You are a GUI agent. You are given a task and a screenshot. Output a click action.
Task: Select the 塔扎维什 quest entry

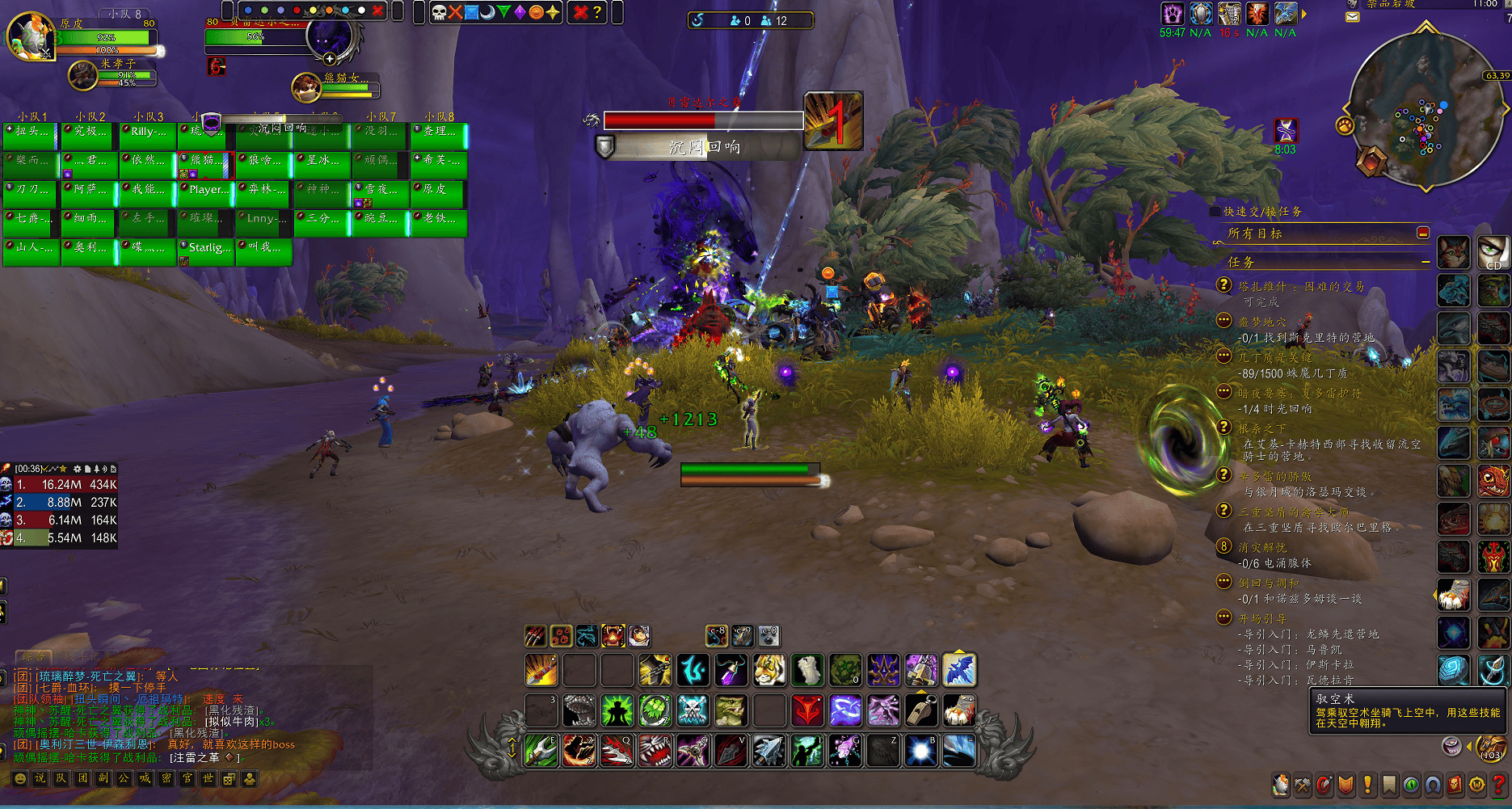click(x=1301, y=286)
